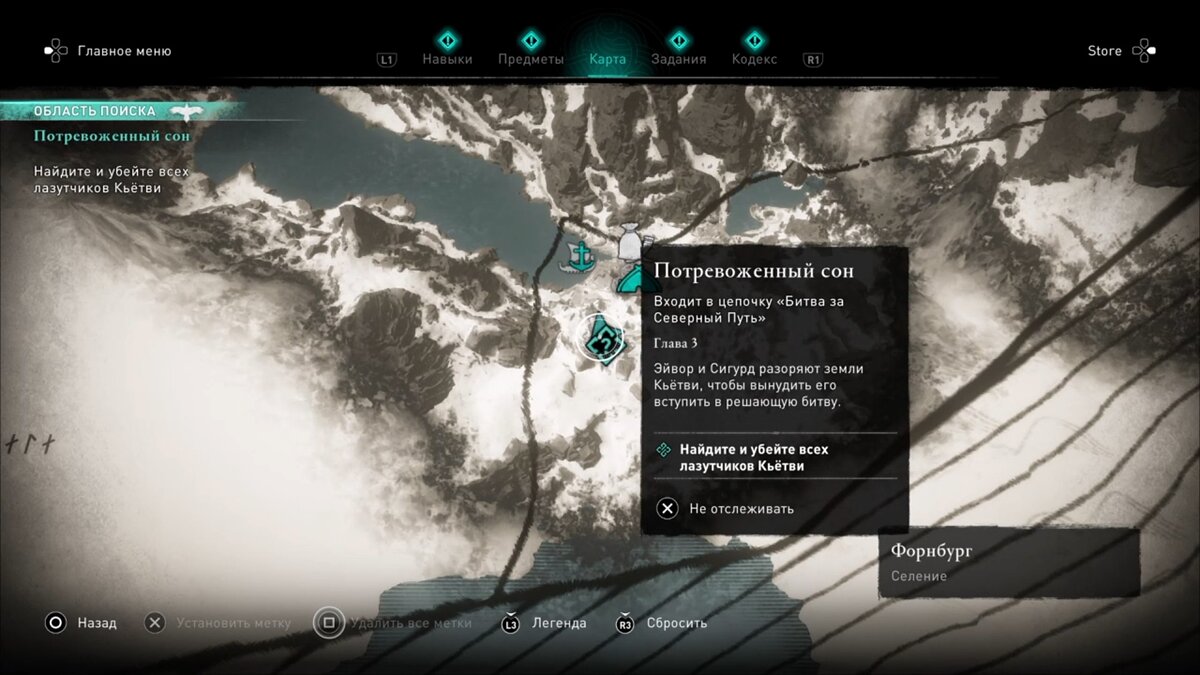Screen dimensions: 1200x675
Task: Show the map Легенда
Action: click(x=559, y=623)
